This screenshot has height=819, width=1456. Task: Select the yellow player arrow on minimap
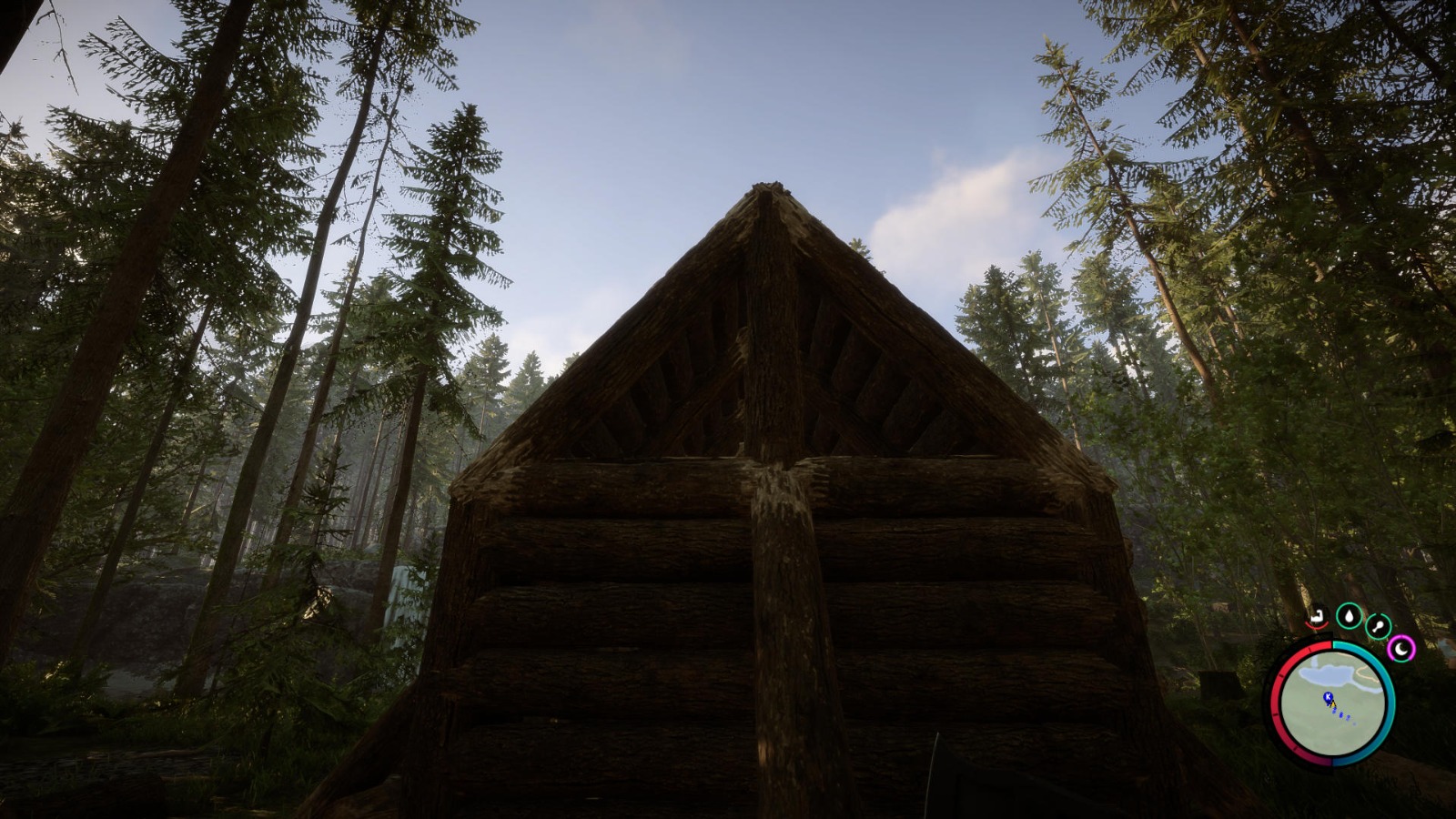[1332, 704]
